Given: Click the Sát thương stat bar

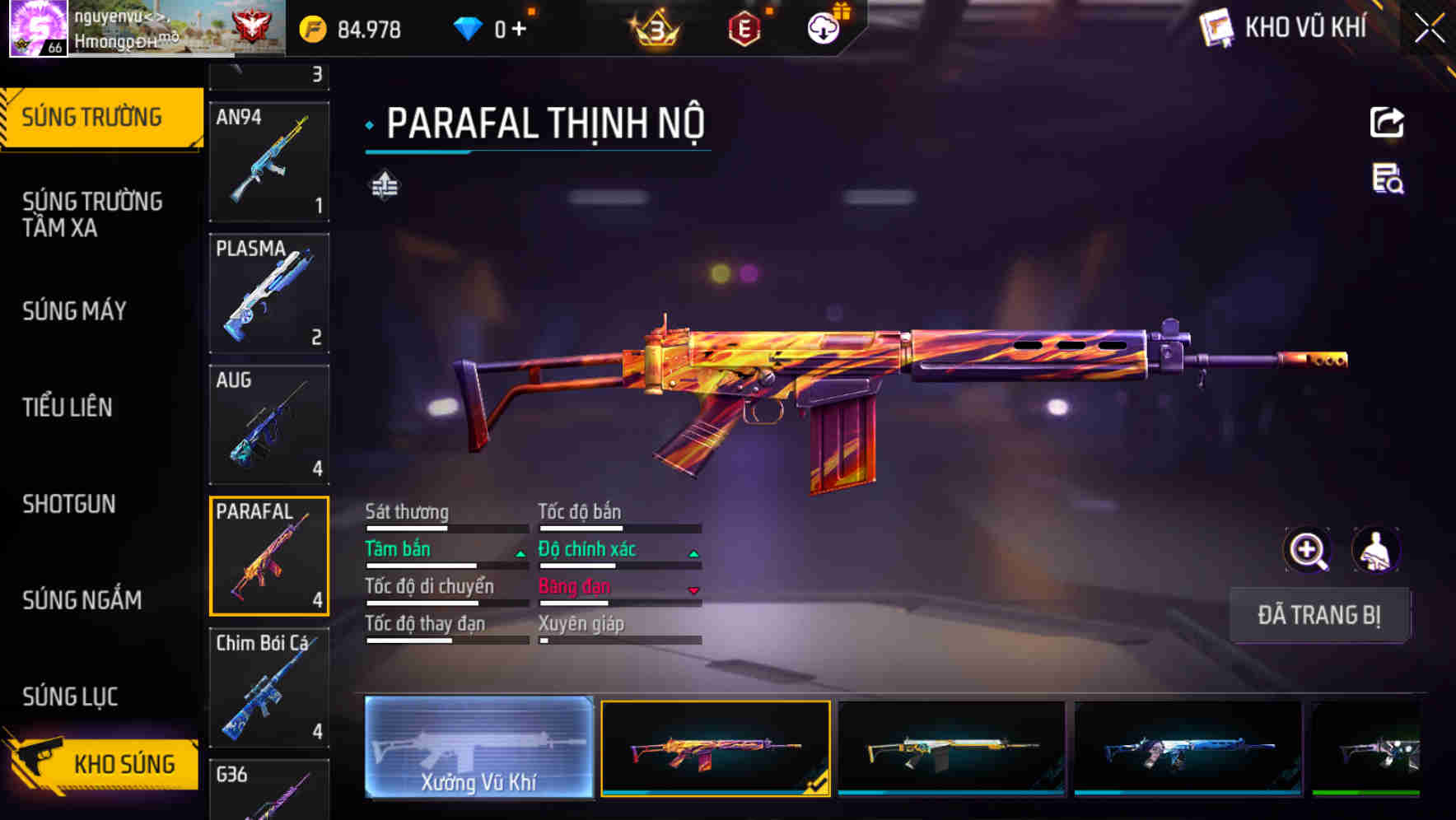Looking at the screenshot, I should (x=445, y=527).
